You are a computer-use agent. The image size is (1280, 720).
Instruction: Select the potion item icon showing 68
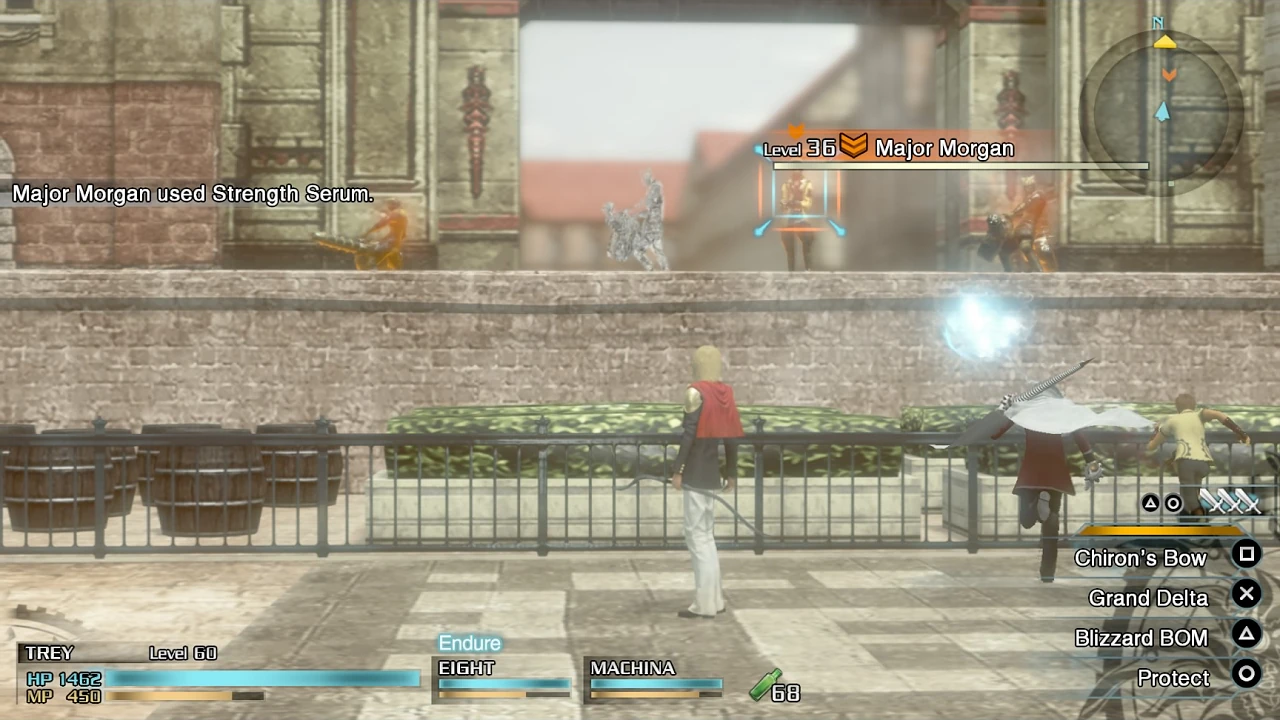pyautogui.click(x=764, y=687)
